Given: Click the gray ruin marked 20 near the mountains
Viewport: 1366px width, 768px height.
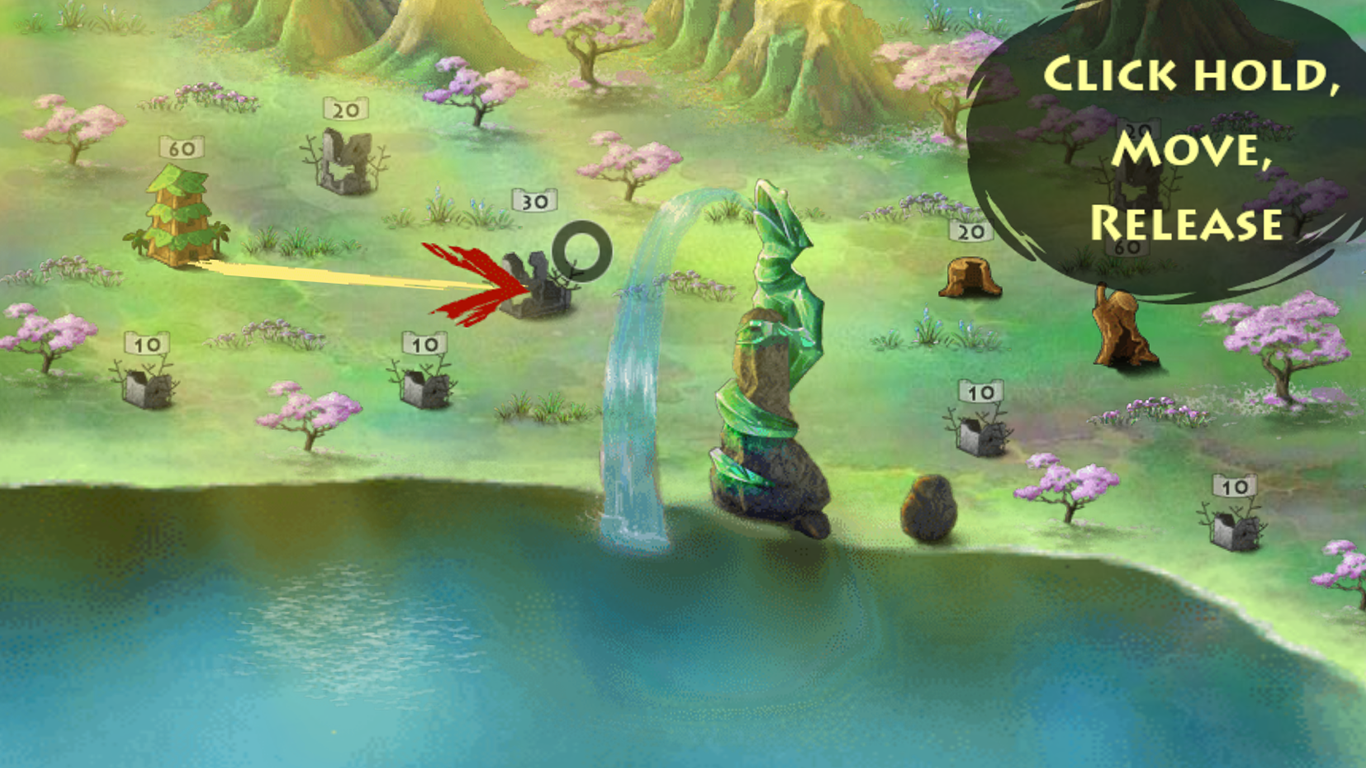Looking at the screenshot, I should click(x=345, y=160).
